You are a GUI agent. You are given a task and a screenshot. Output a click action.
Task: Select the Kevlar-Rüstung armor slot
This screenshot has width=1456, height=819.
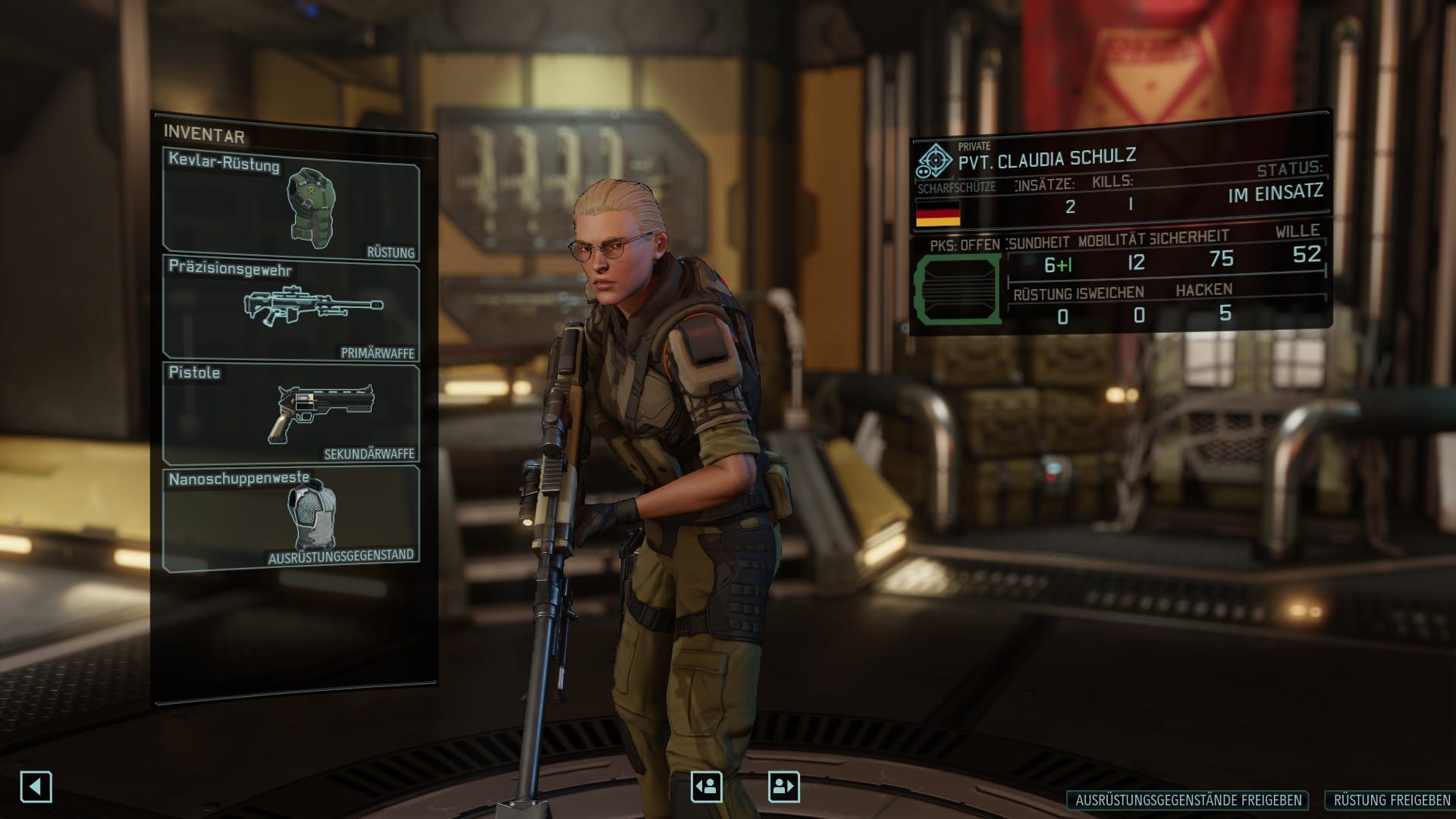click(291, 205)
